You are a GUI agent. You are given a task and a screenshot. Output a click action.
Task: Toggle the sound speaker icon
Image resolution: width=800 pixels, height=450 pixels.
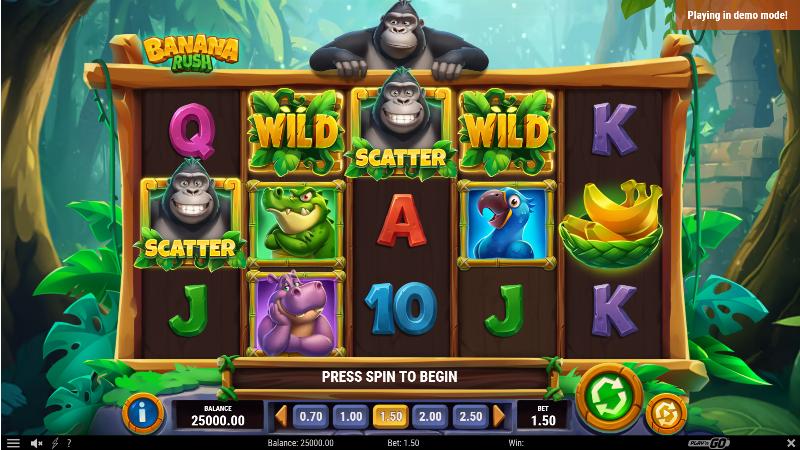coord(36,442)
